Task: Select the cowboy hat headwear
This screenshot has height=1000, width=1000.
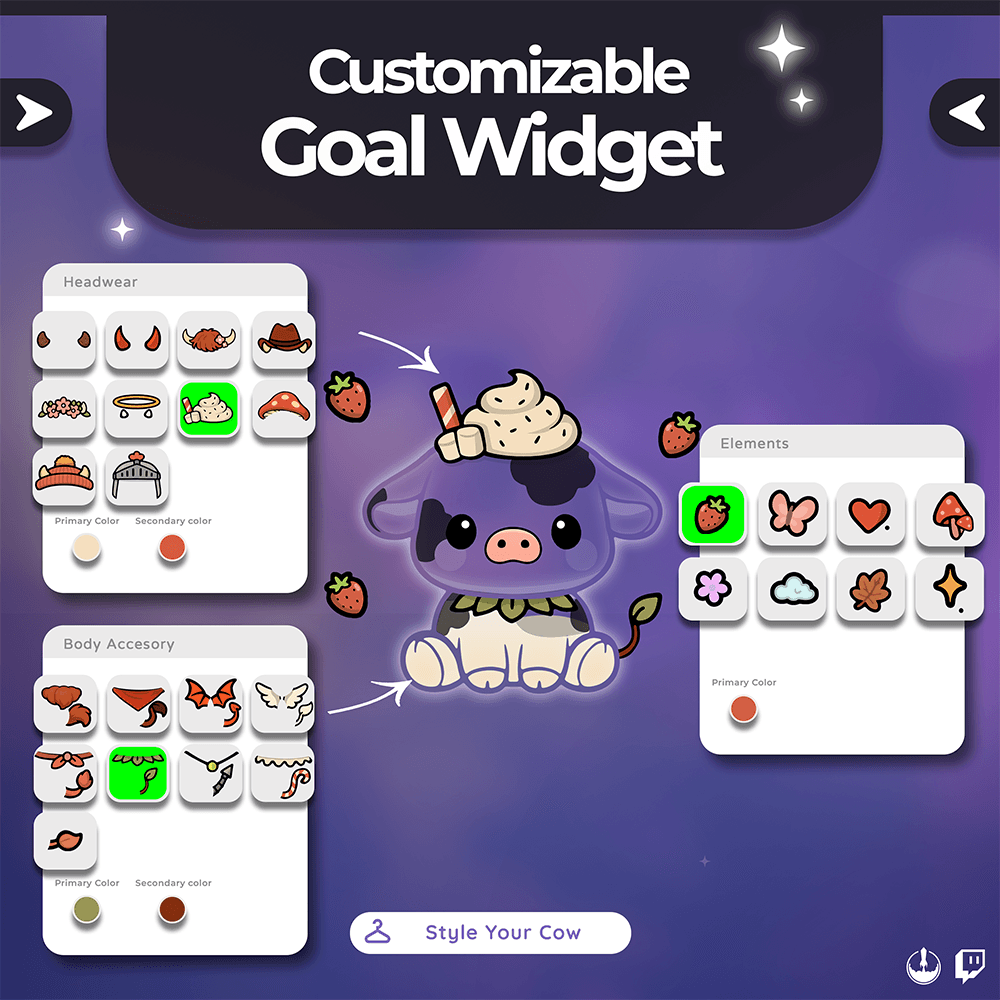Action: (284, 342)
